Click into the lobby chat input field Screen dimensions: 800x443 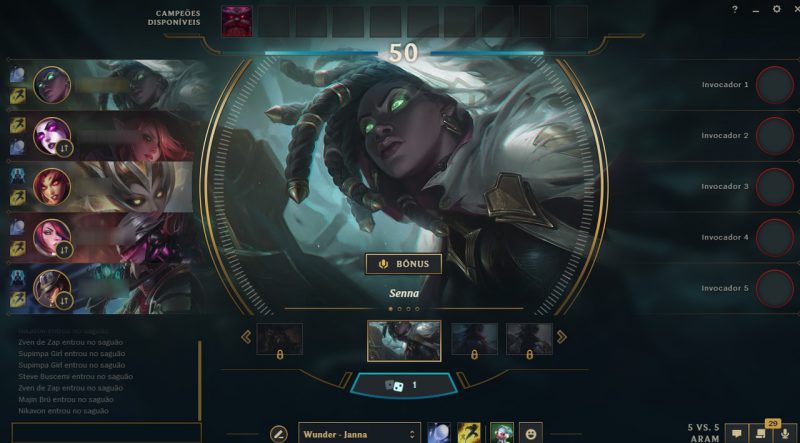[100, 432]
